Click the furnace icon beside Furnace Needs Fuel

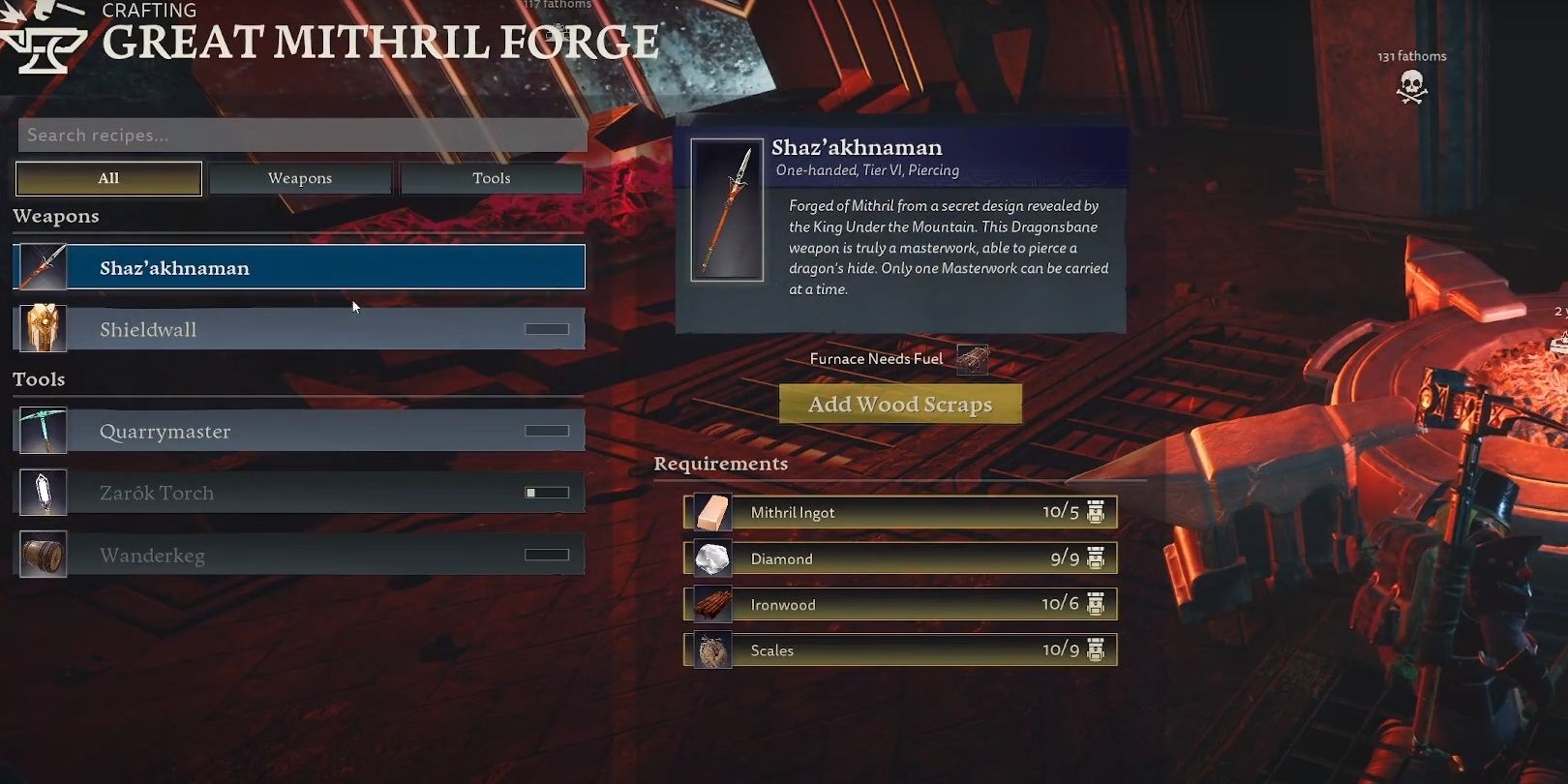pyautogui.click(x=972, y=358)
